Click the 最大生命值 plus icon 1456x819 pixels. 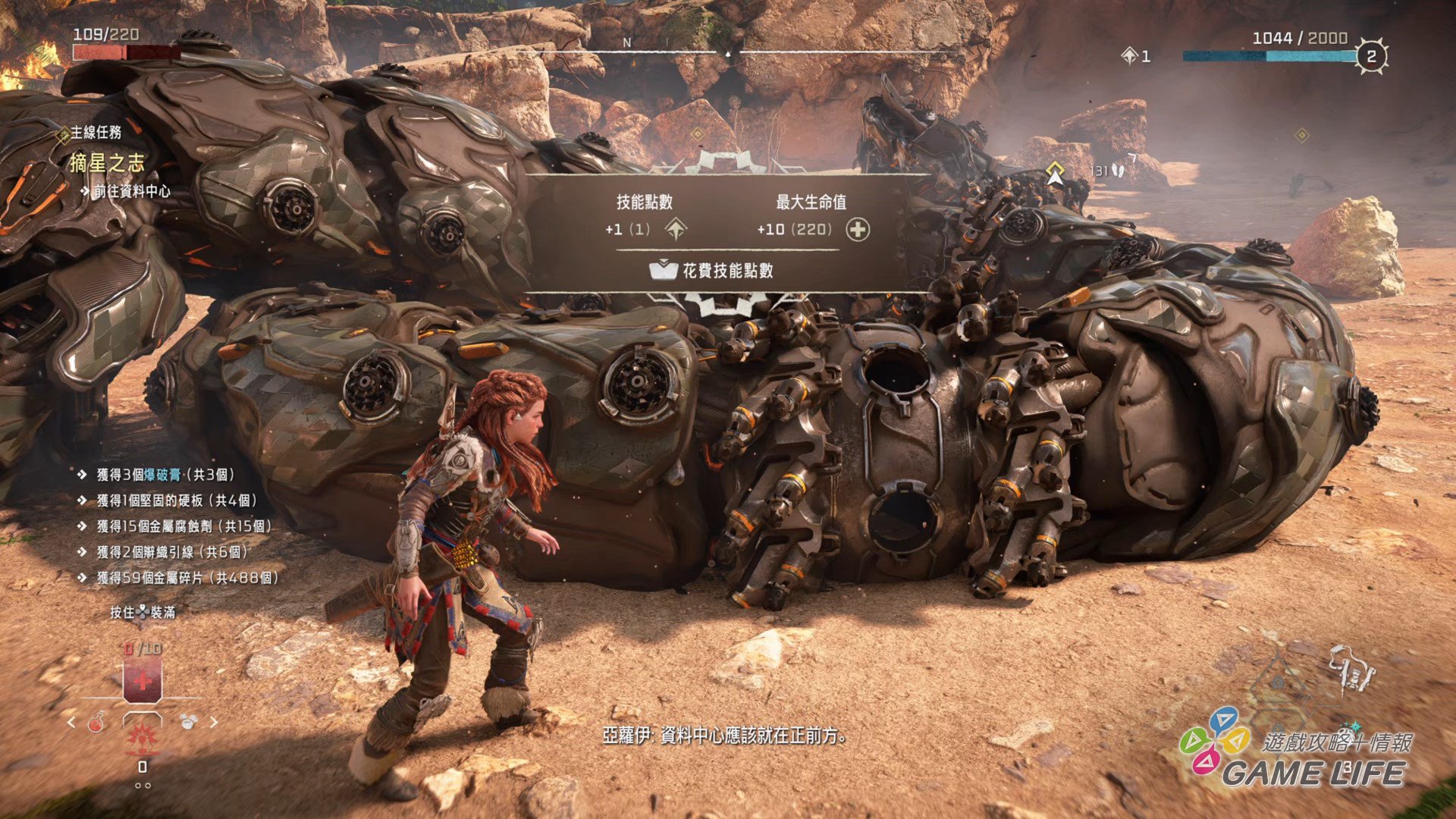click(x=858, y=229)
